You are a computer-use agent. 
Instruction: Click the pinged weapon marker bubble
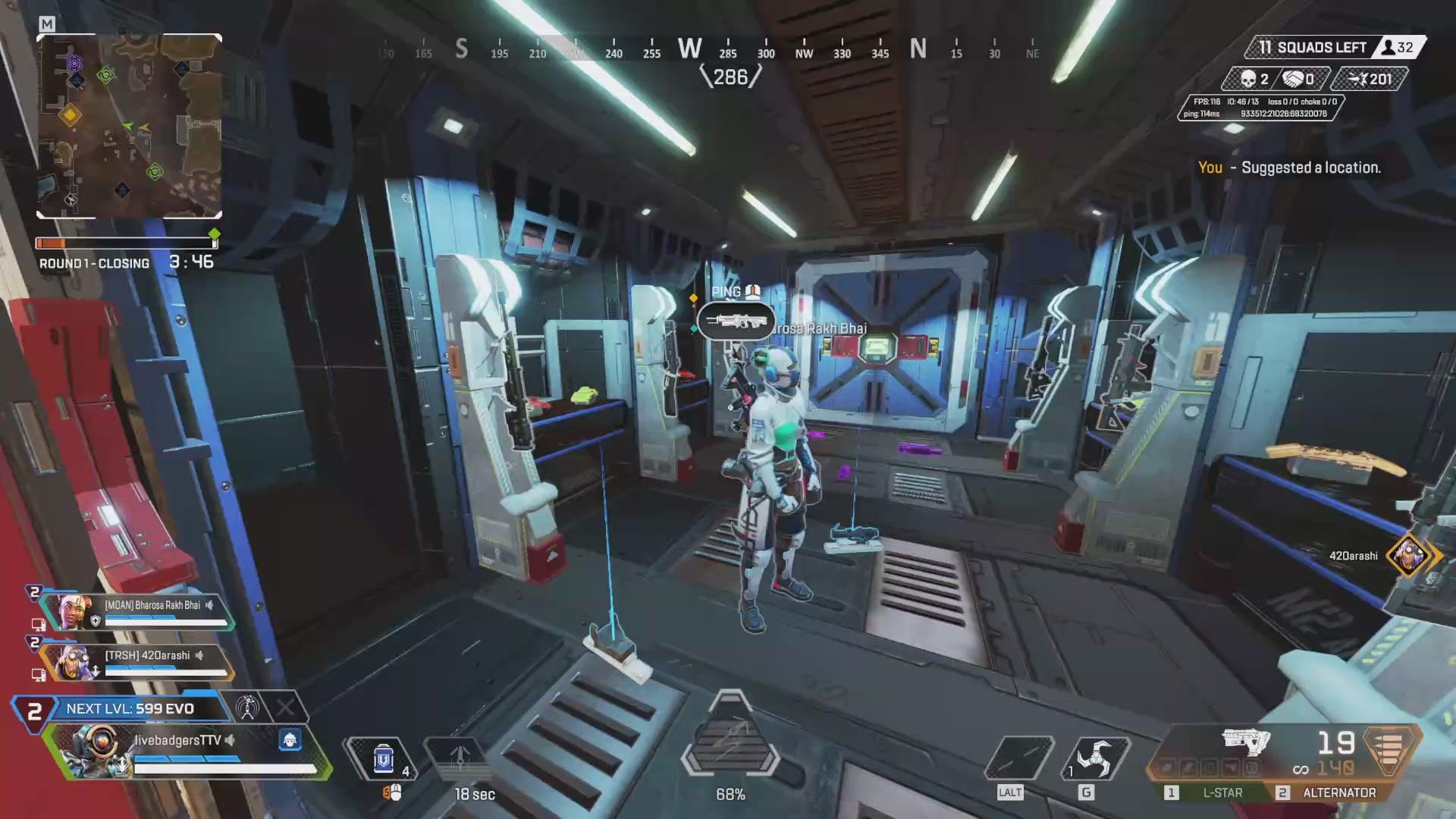click(736, 322)
